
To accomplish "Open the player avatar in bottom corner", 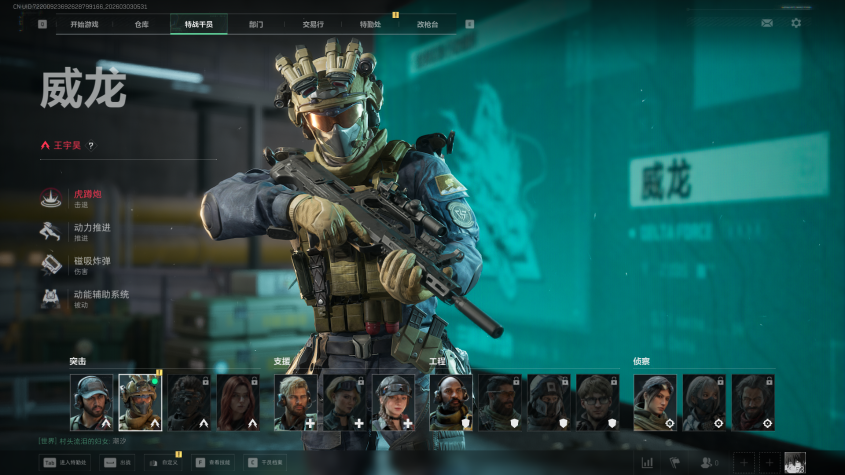I will pos(795,462).
